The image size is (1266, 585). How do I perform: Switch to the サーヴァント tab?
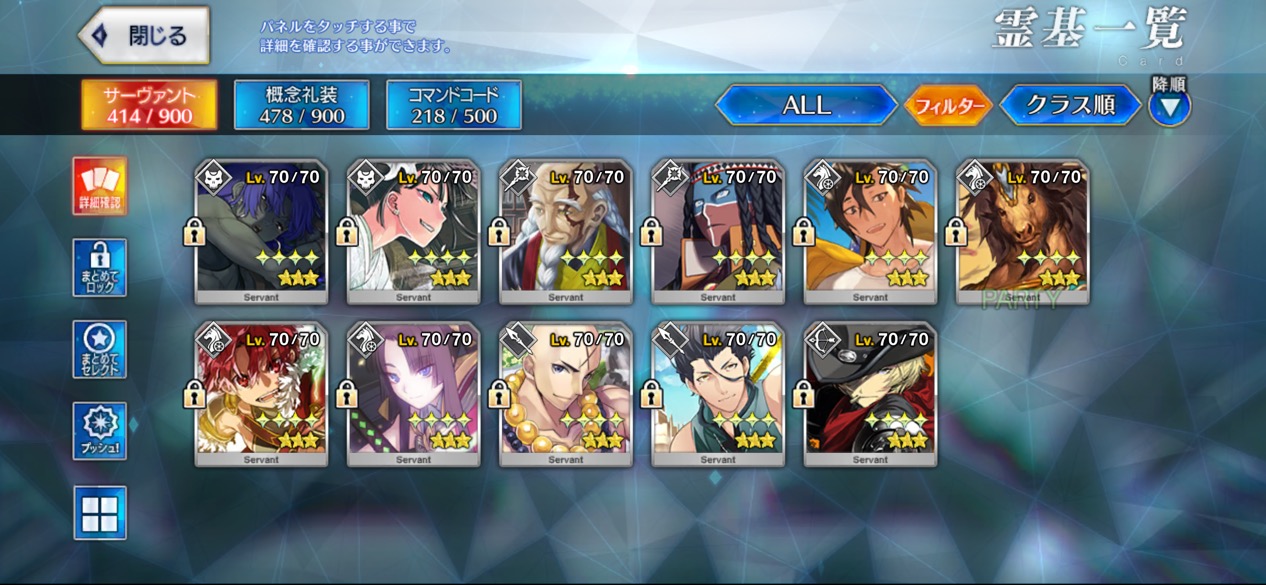pos(149,105)
